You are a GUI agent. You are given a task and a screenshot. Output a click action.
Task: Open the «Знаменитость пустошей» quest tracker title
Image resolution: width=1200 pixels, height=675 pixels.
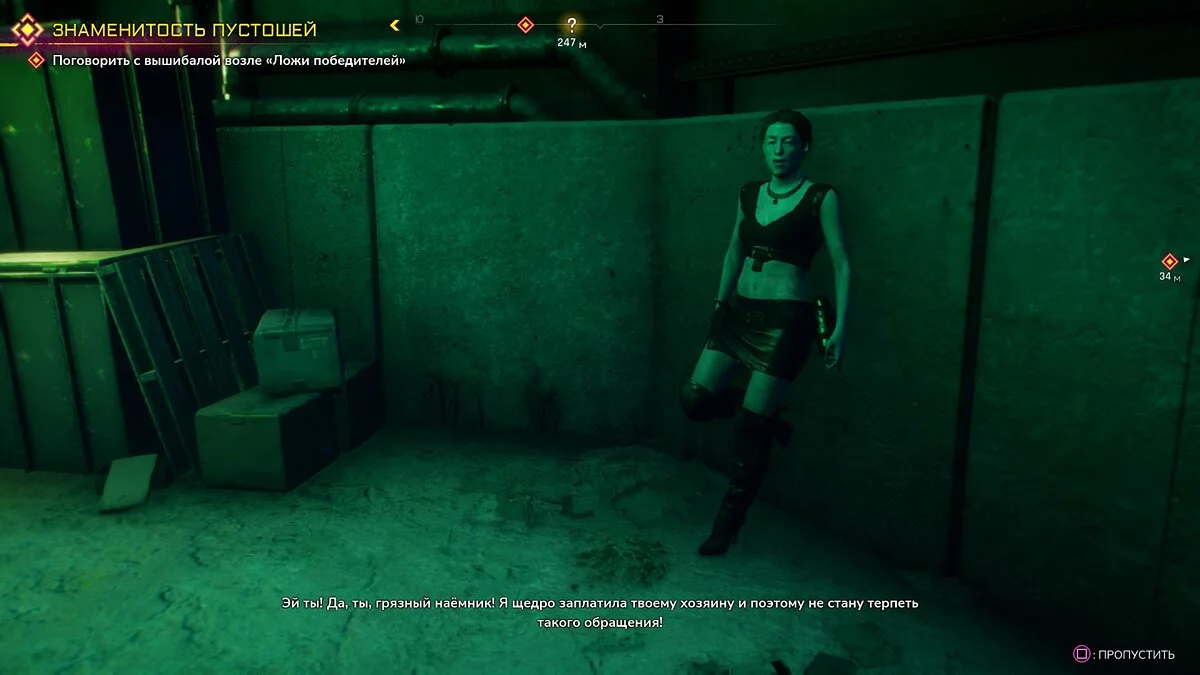click(184, 29)
